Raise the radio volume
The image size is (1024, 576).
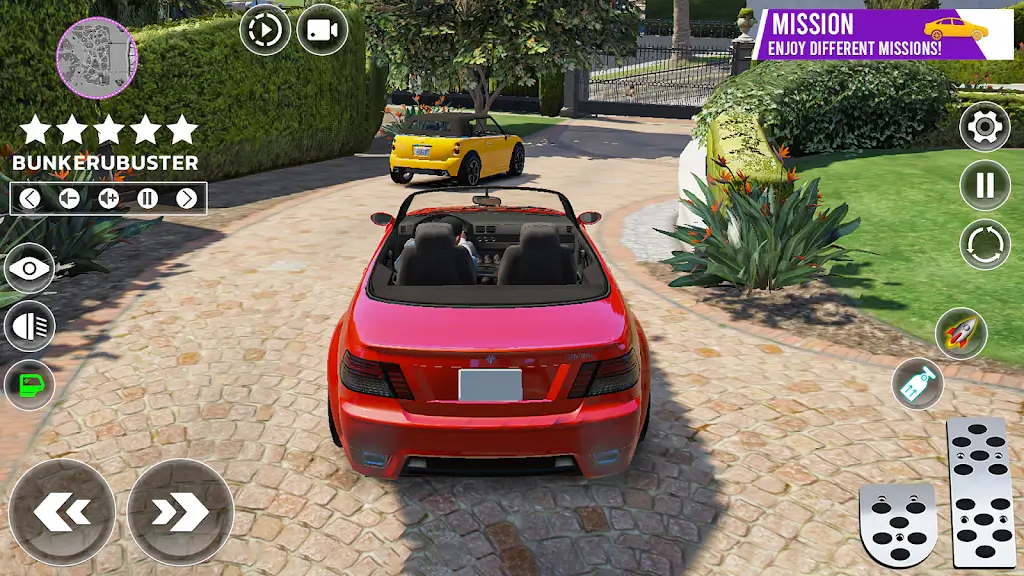[x=108, y=198]
